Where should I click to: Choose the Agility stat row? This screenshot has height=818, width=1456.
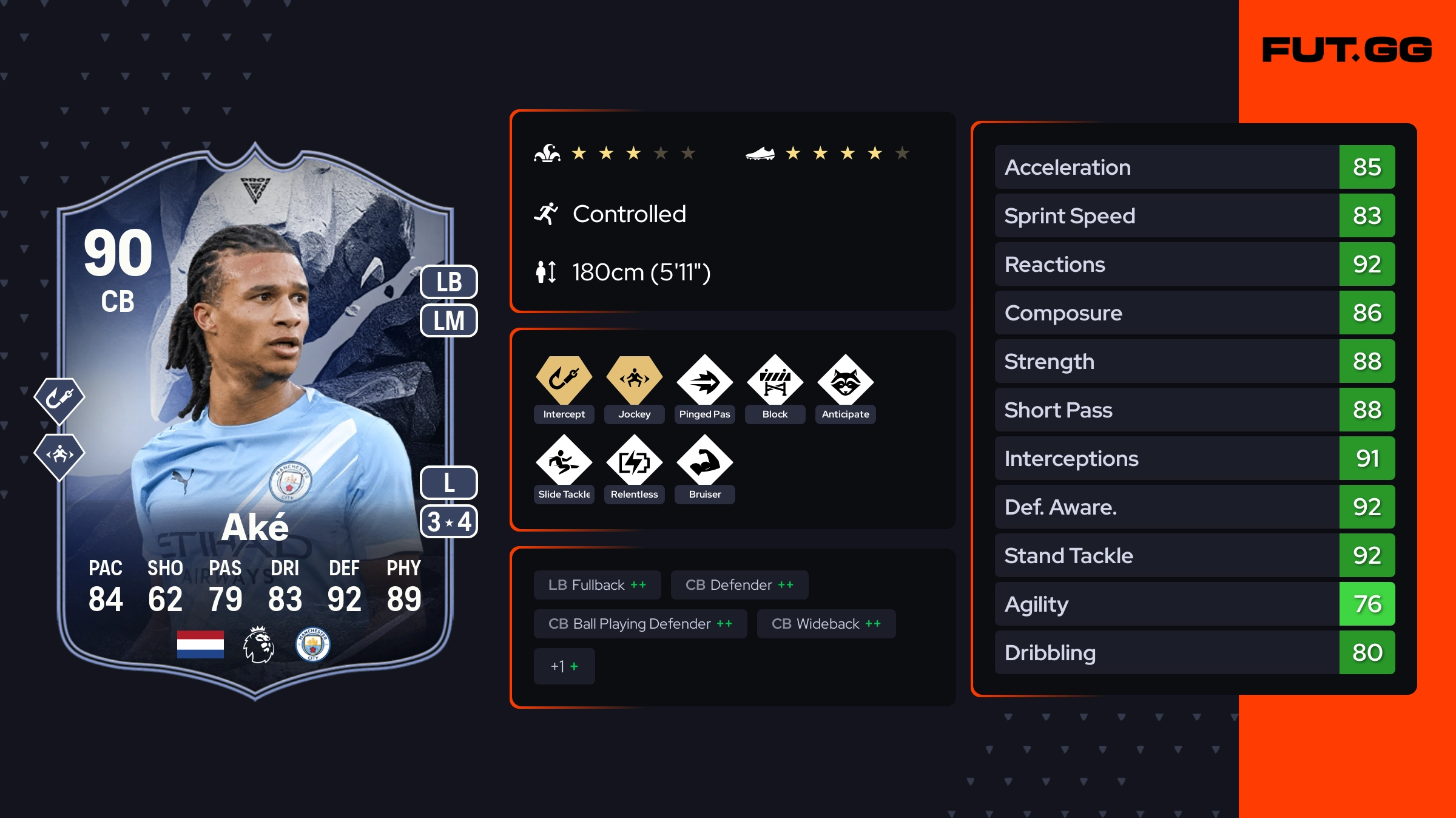[x=1194, y=604]
